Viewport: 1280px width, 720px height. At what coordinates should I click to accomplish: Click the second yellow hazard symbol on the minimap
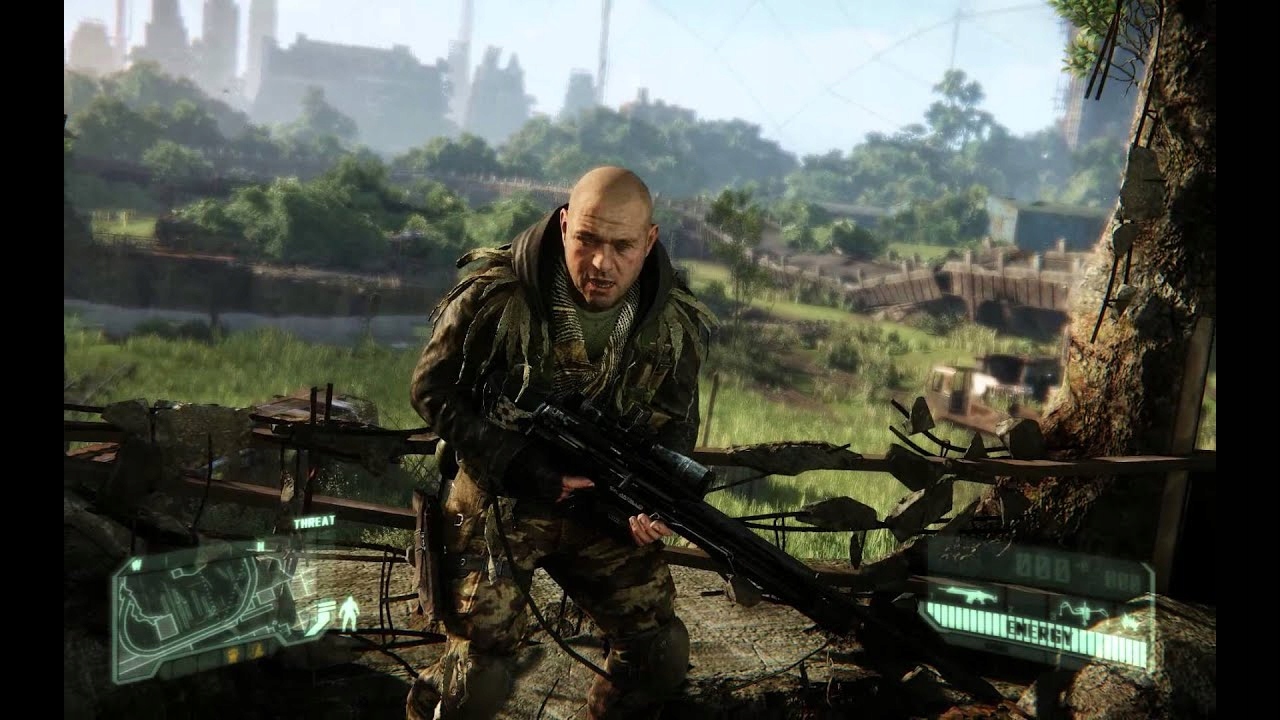point(258,649)
